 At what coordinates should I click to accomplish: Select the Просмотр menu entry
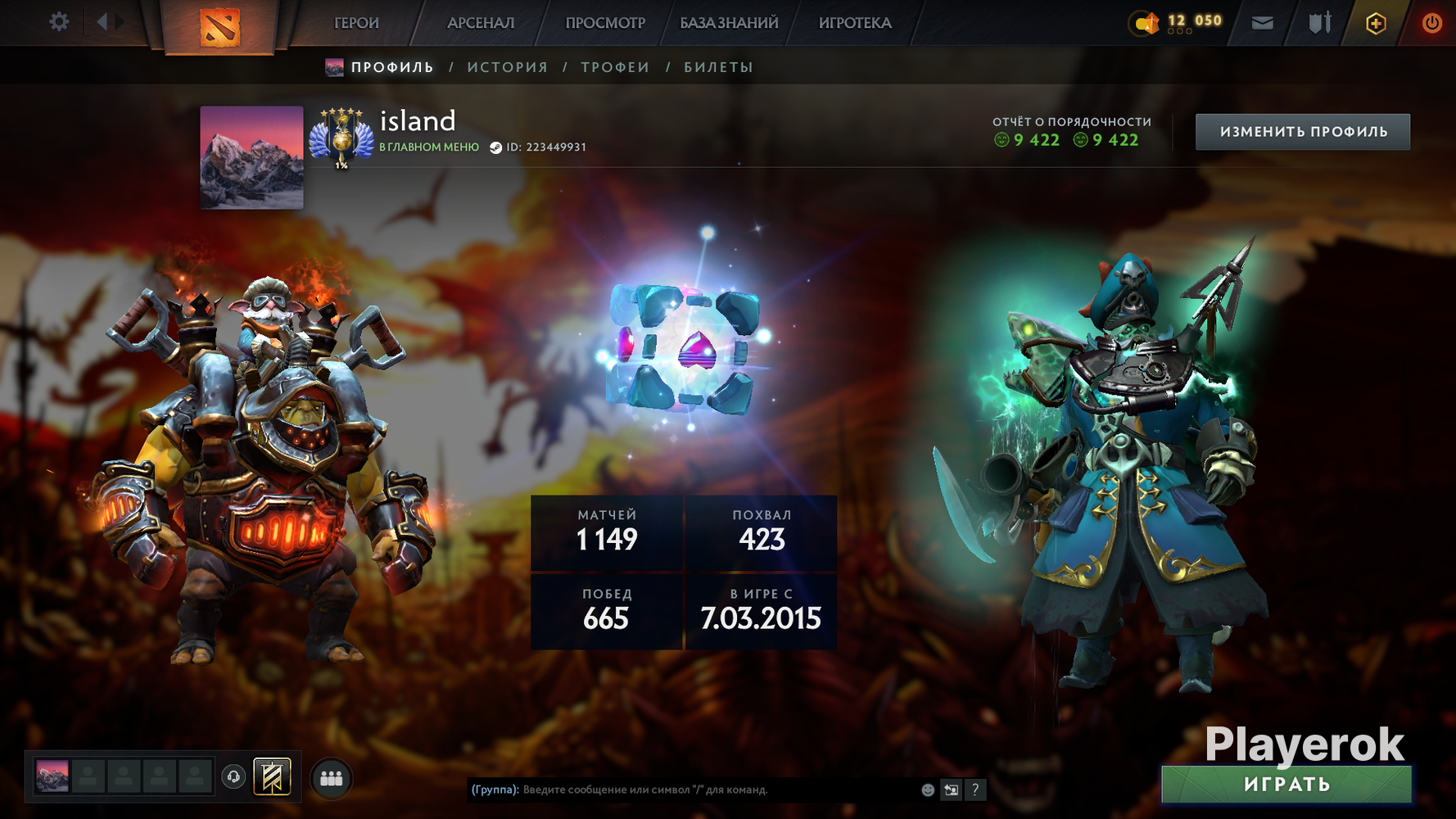(605, 23)
